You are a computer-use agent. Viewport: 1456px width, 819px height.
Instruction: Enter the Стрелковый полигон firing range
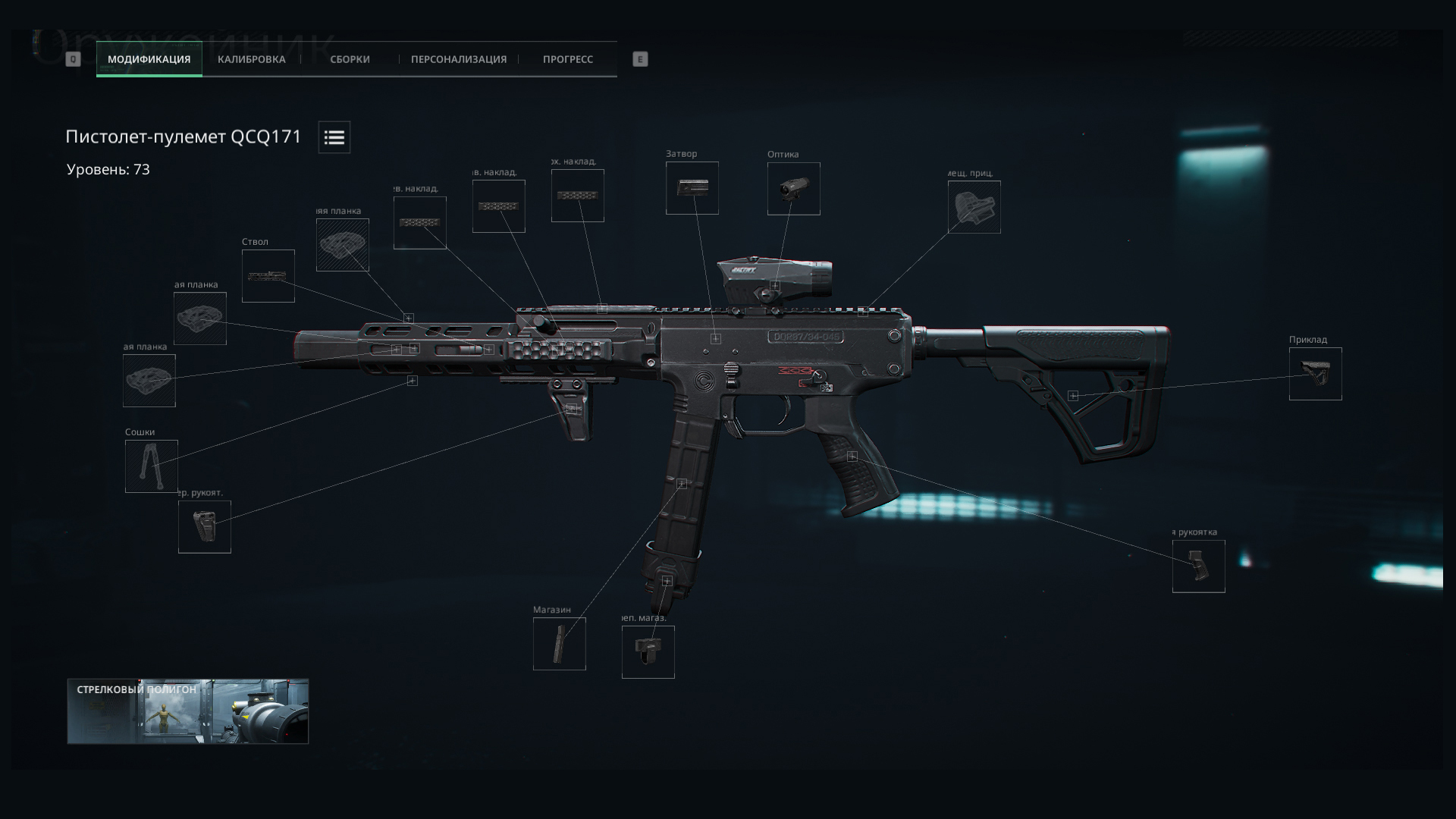(x=187, y=711)
